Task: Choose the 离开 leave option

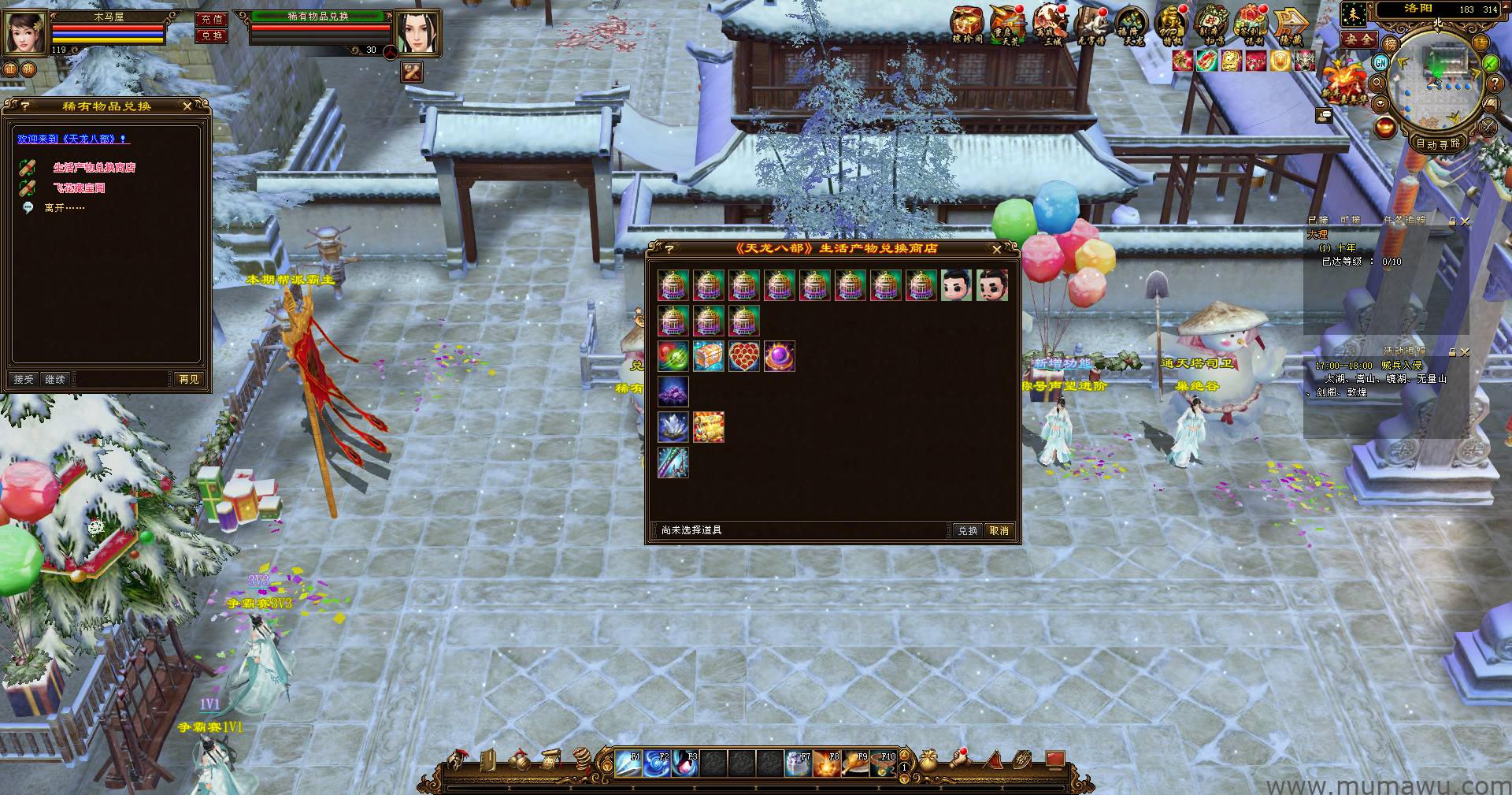Action: (x=64, y=208)
